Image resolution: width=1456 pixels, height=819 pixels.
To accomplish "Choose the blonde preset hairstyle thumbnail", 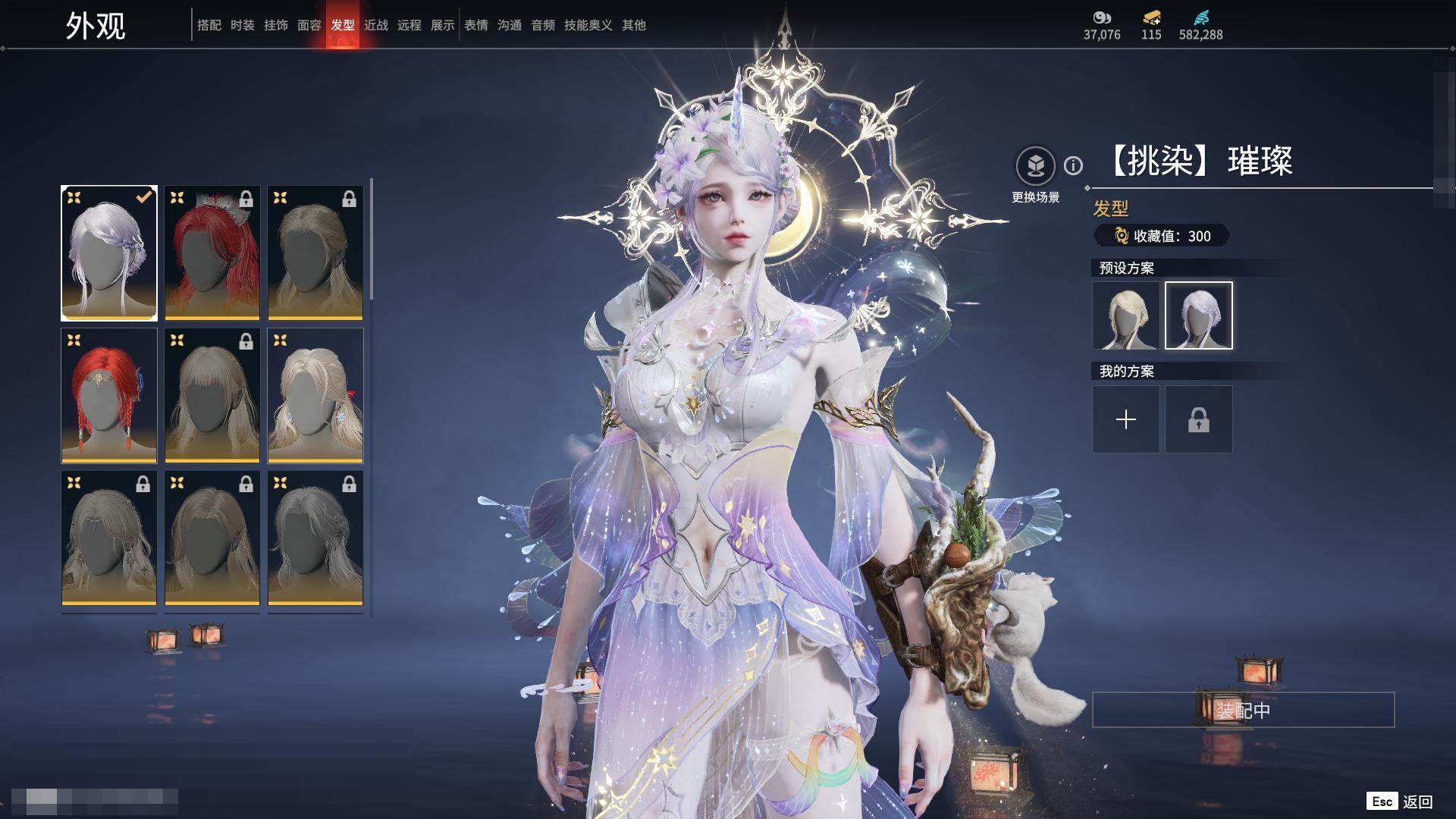I will [x=1126, y=315].
